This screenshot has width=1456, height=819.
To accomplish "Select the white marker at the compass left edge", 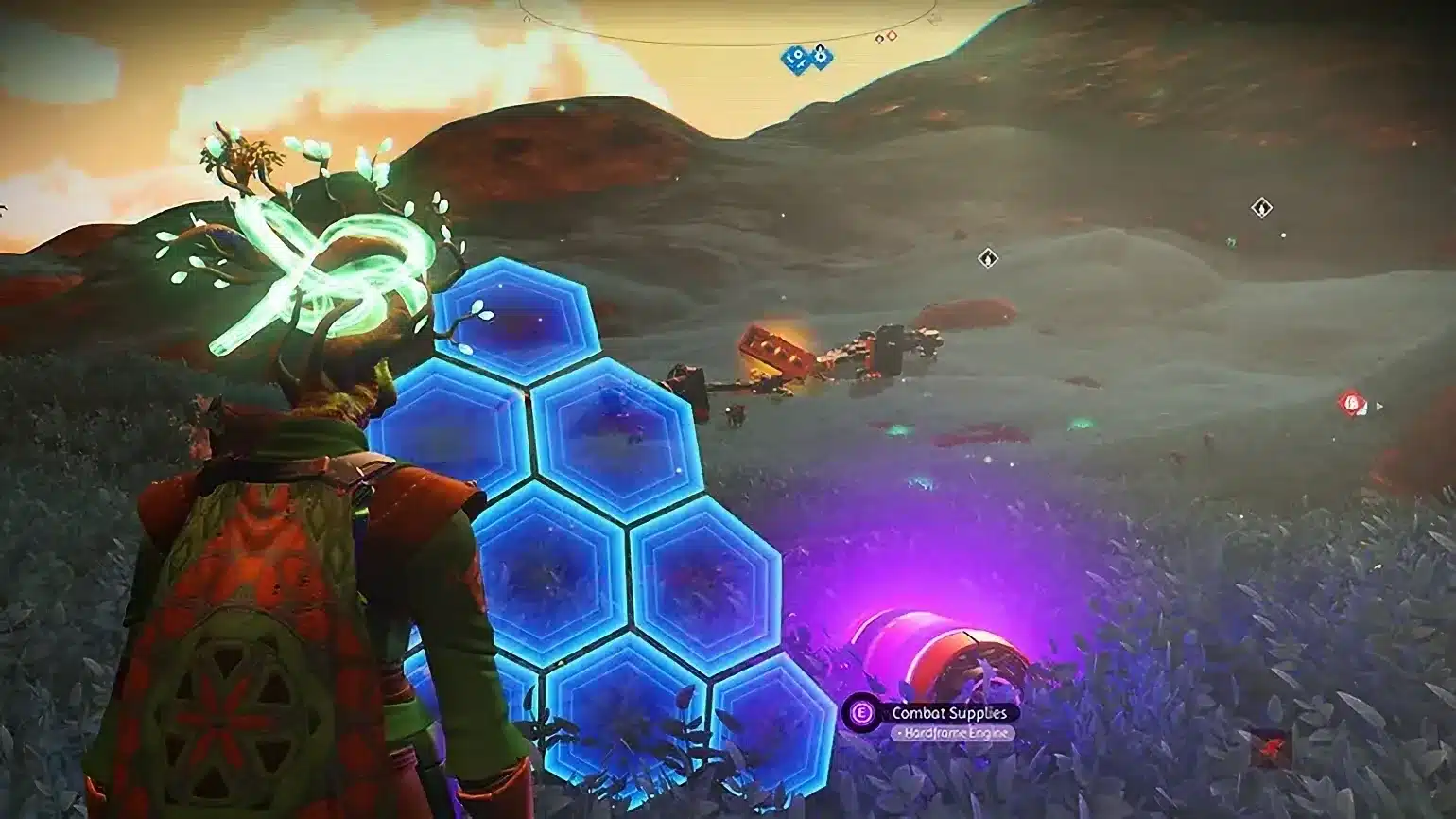I will pyautogui.click(x=528, y=19).
